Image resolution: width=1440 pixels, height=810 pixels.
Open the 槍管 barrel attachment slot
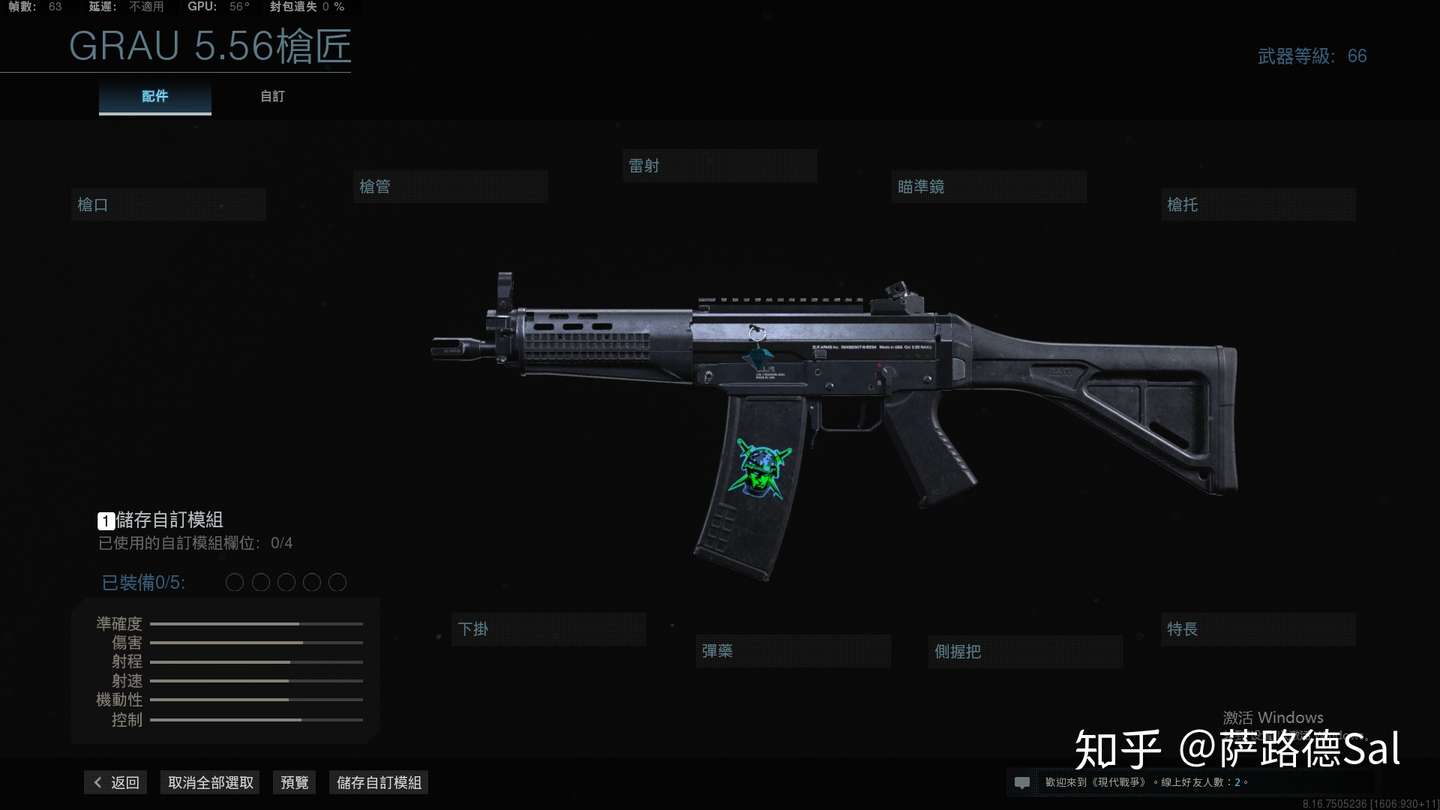click(x=450, y=186)
